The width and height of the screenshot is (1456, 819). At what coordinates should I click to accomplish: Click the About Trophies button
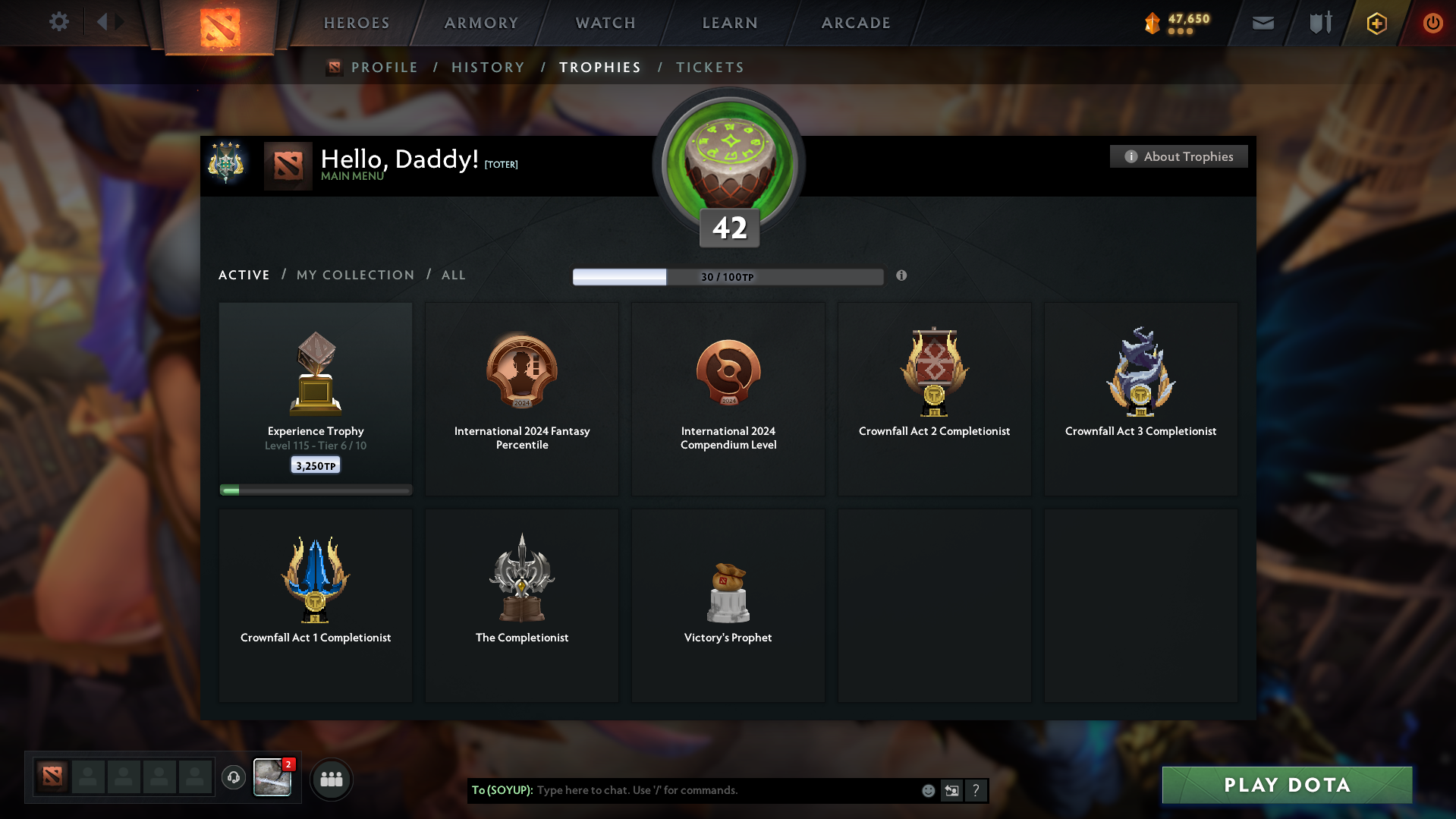(x=1178, y=156)
